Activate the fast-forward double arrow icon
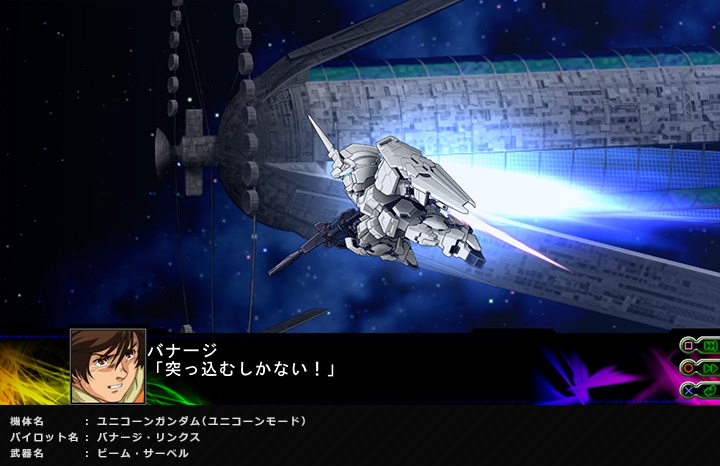 coord(709,368)
